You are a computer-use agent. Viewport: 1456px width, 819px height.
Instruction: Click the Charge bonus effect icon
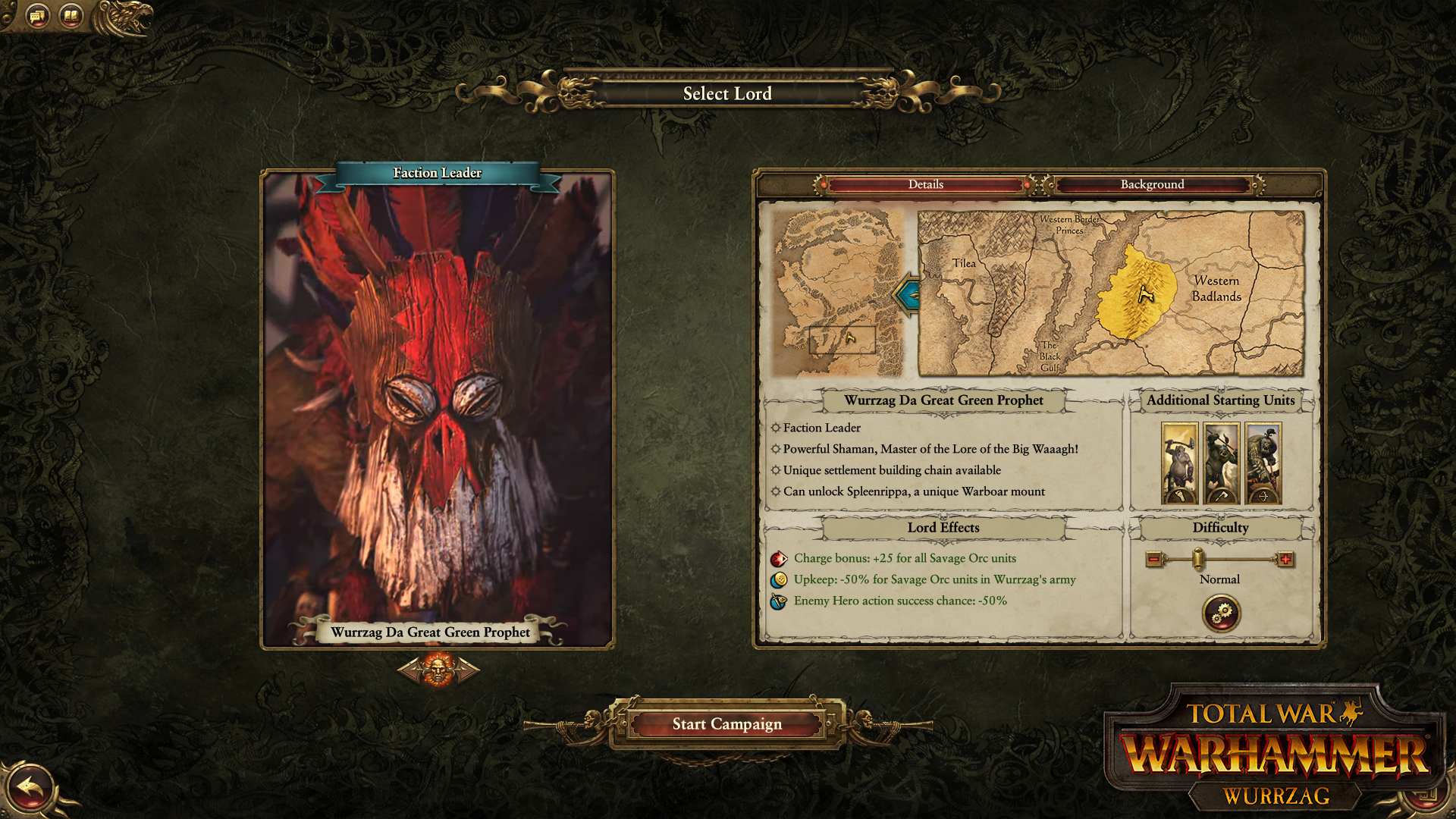click(780, 558)
